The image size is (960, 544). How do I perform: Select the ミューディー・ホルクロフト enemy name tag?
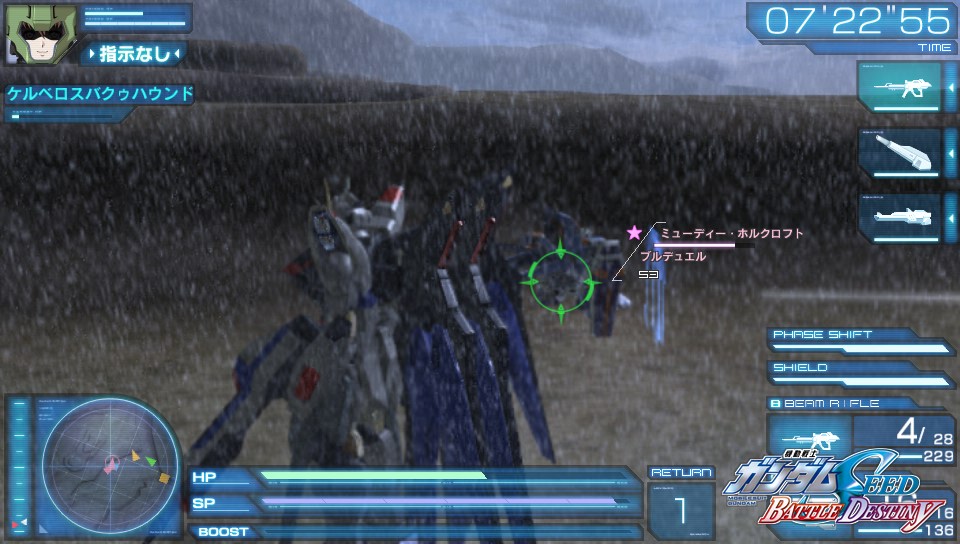coord(731,234)
